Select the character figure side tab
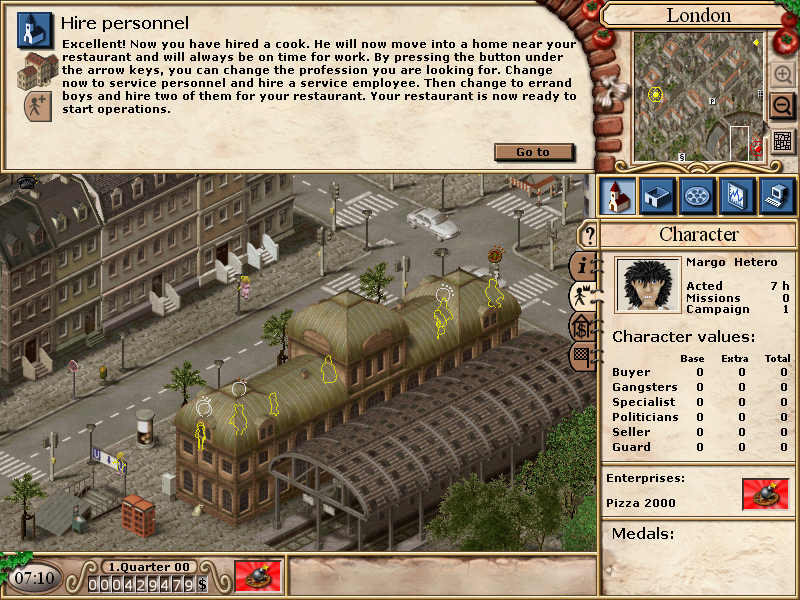Screen dimensions: 800x600 point(581,295)
